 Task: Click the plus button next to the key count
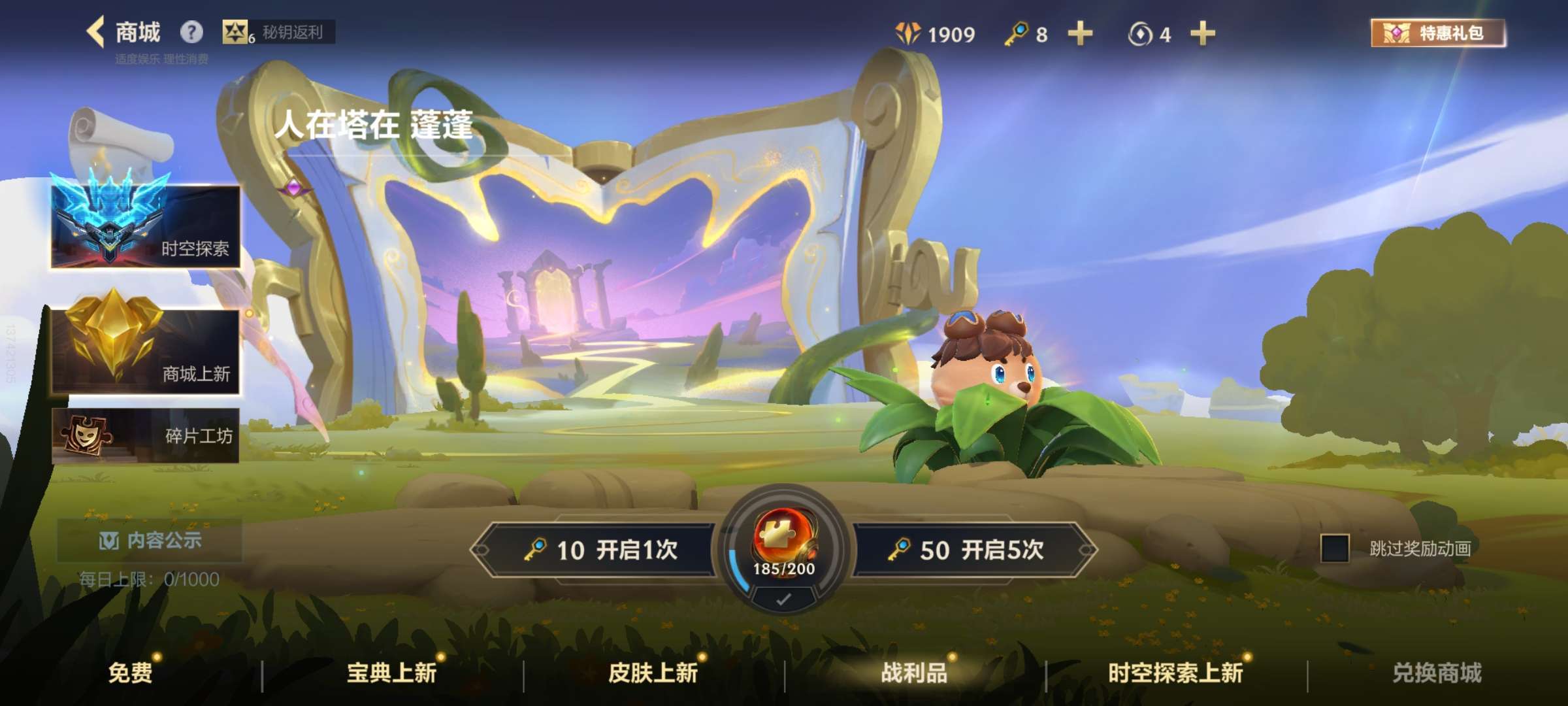(1079, 34)
